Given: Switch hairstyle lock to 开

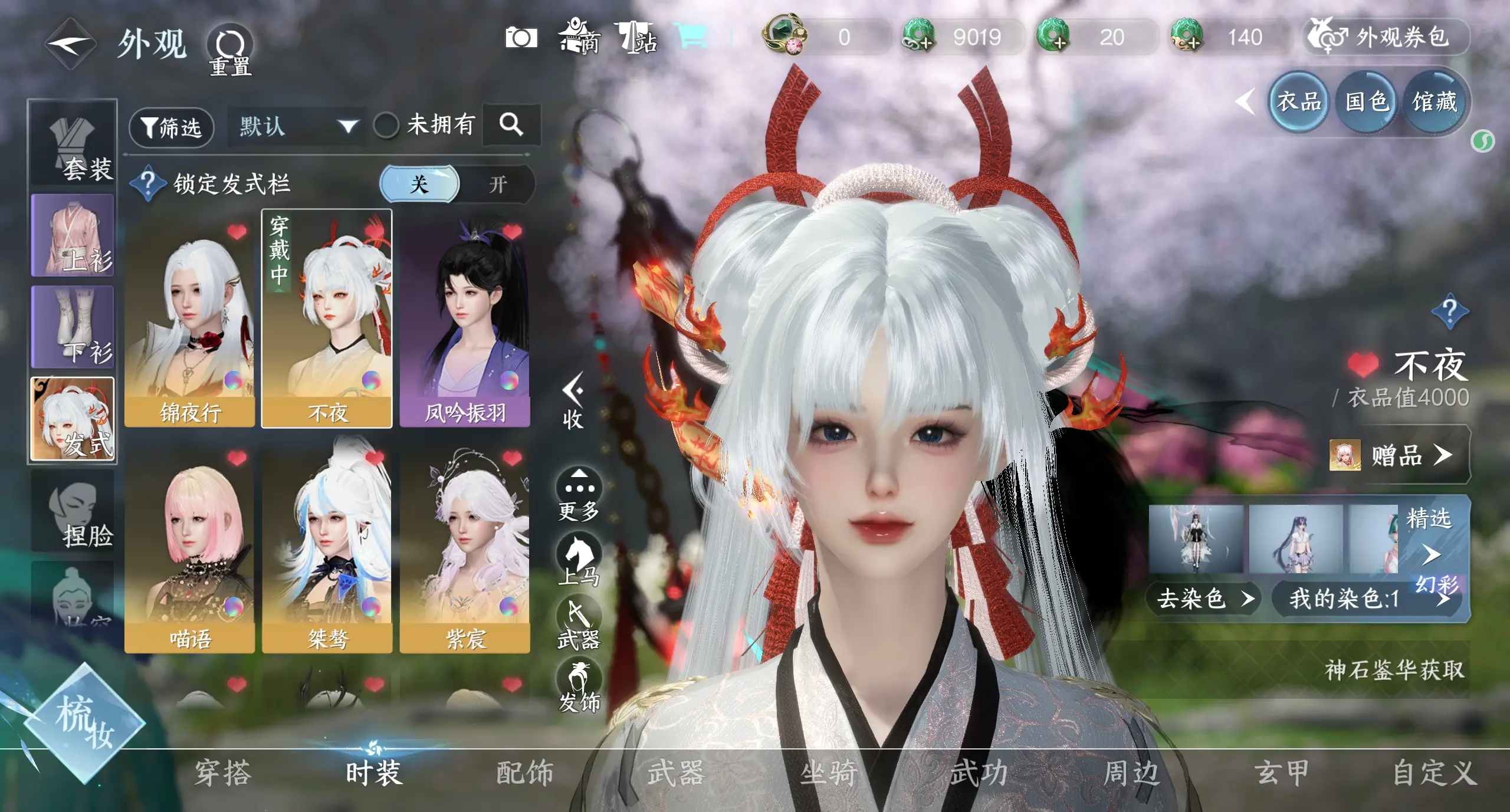Looking at the screenshot, I should pos(497,185).
